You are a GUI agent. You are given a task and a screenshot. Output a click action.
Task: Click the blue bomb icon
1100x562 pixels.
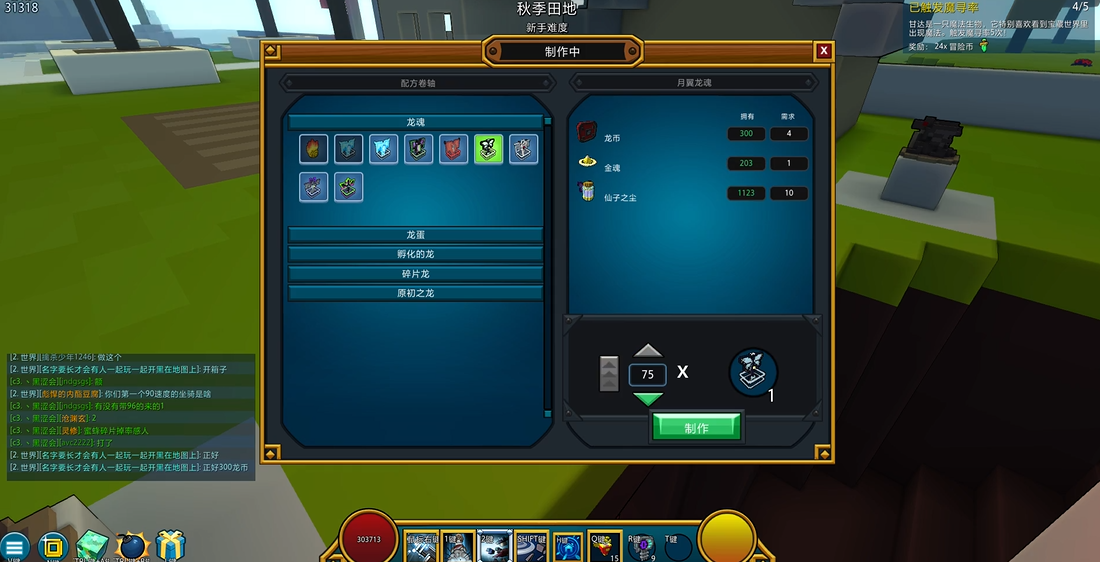[131, 546]
